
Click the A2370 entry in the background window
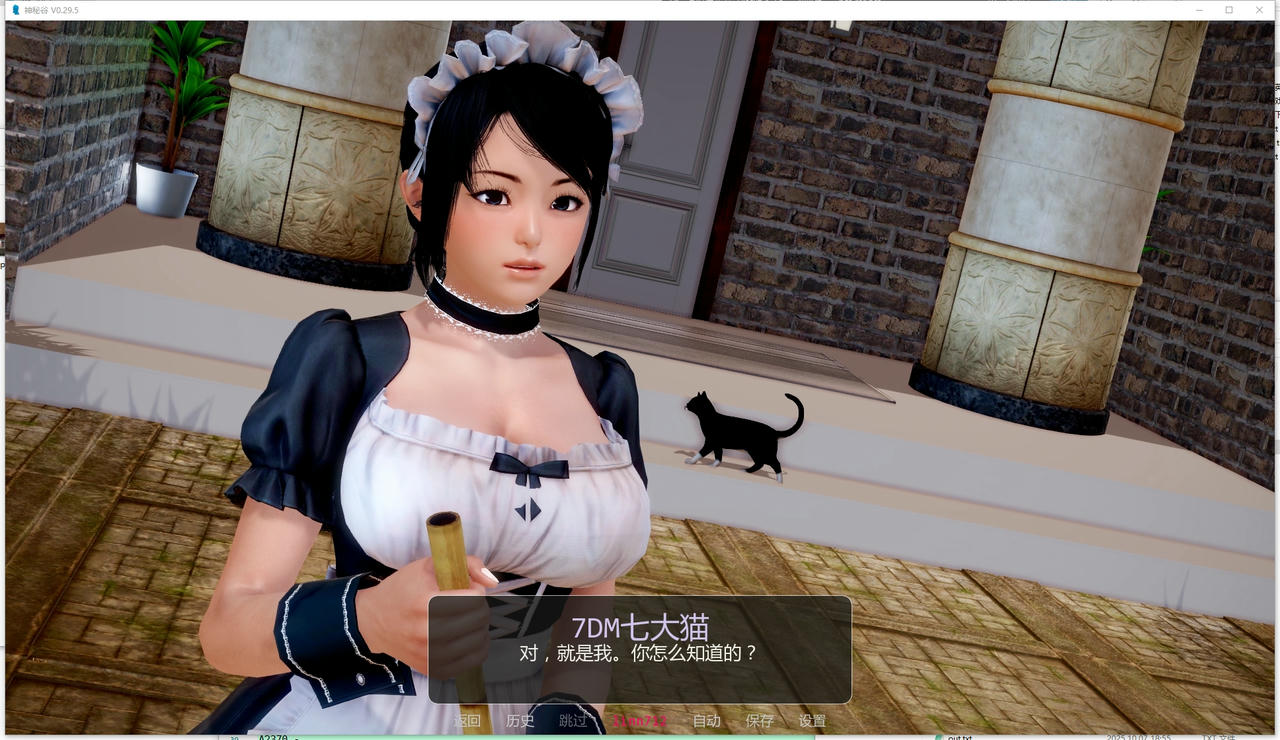271,737
